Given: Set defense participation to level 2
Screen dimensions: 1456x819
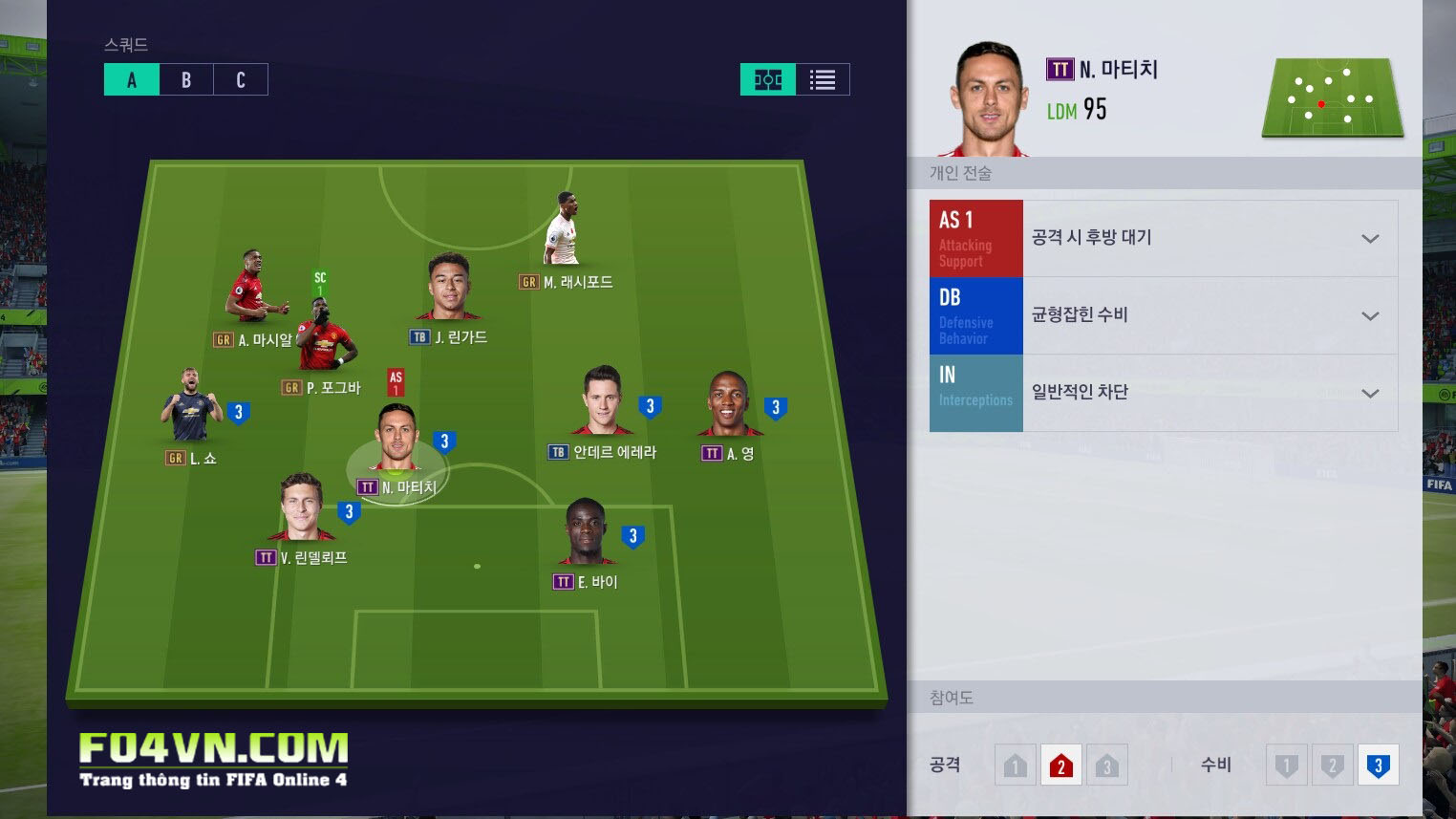Looking at the screenshot, I should (x=1332, y=765).
